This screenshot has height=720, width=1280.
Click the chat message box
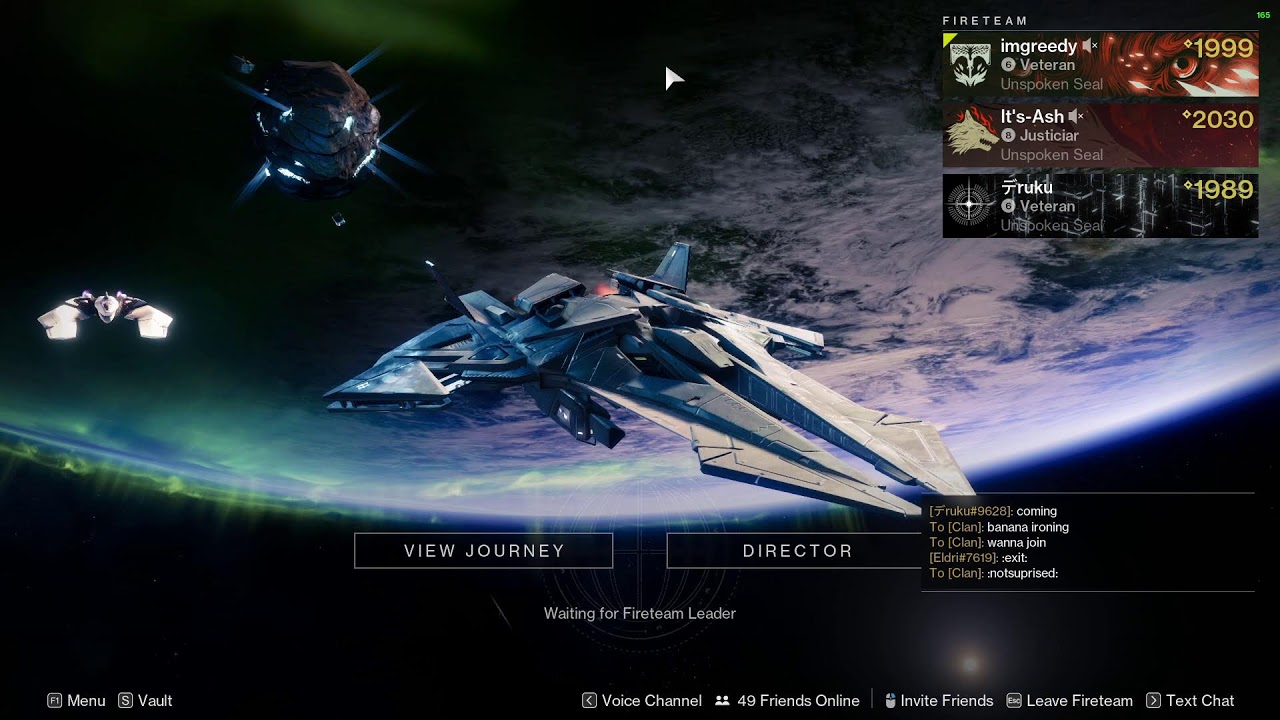click(x=1088, y=542)
